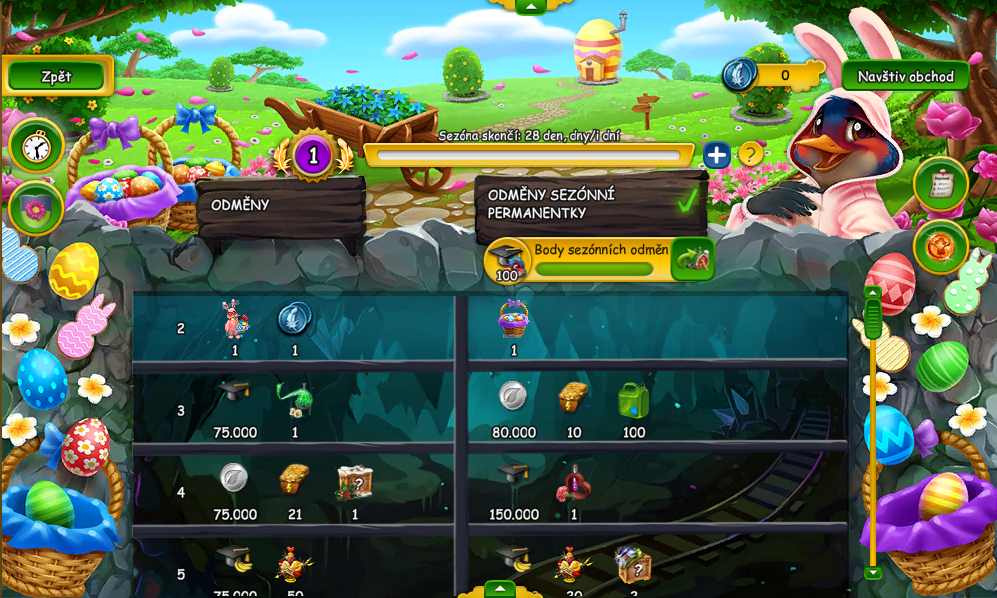Open the clipboard task list icon
Screen dimensions: 997x598
point(940,184)
